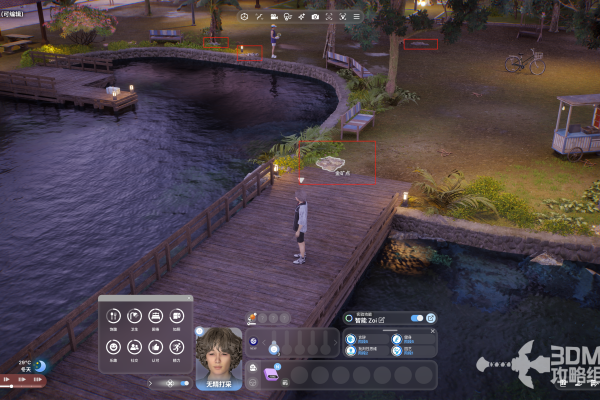Image resolution: width=600 pixels, height=400 pixels.
Task: Click the moon weather icon
Action: click(39, 366)
